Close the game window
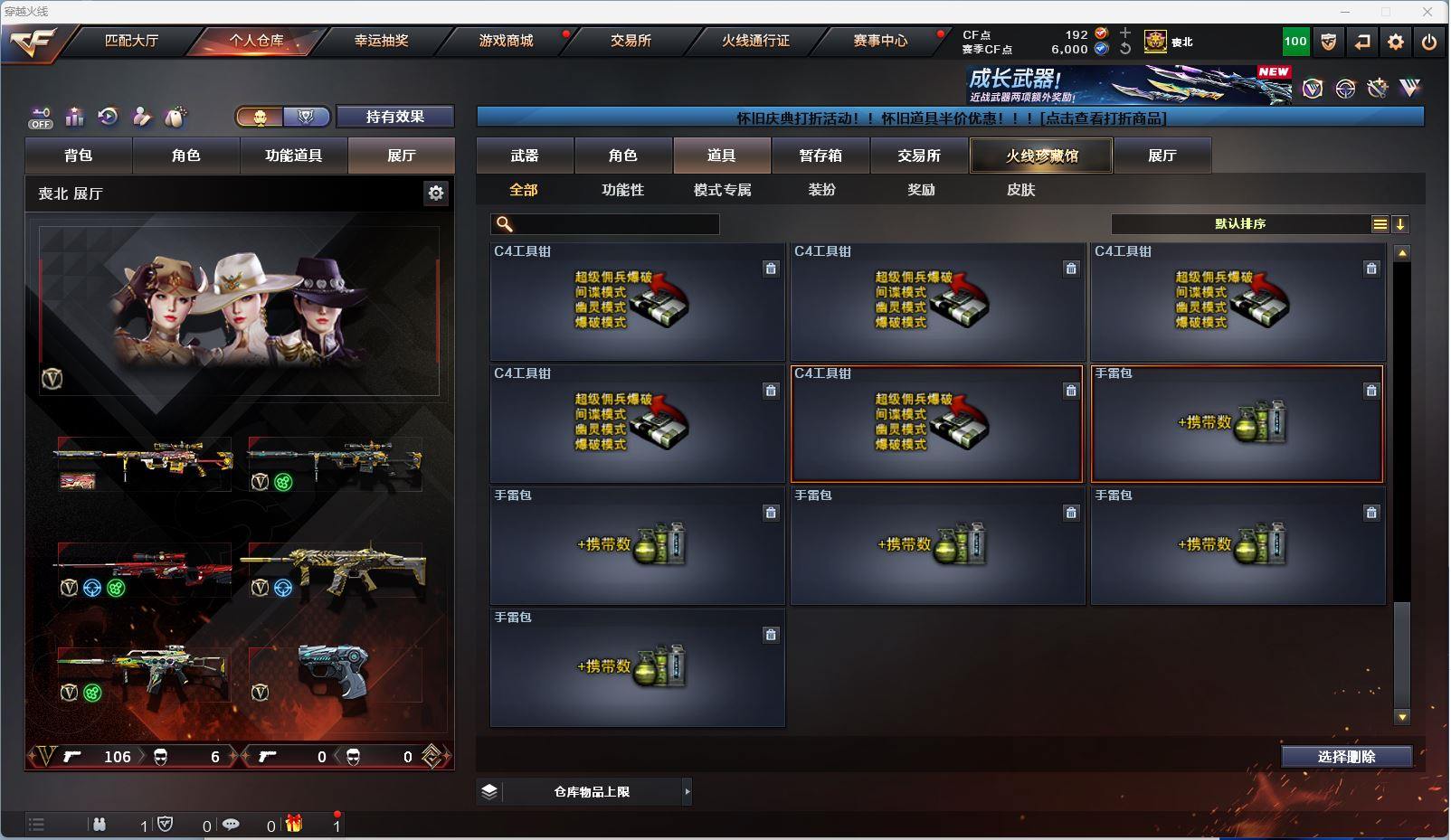The width and height of the screenshot is (1451, 840). [x=1427, y=12]
